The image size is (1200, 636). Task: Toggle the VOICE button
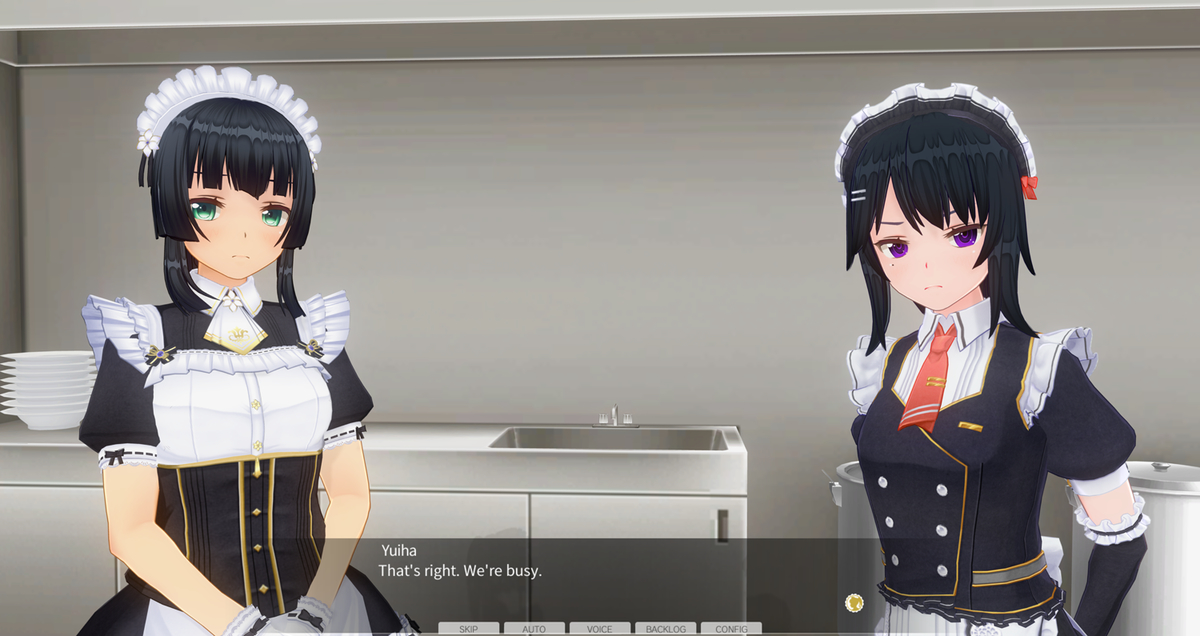[600, 629]
